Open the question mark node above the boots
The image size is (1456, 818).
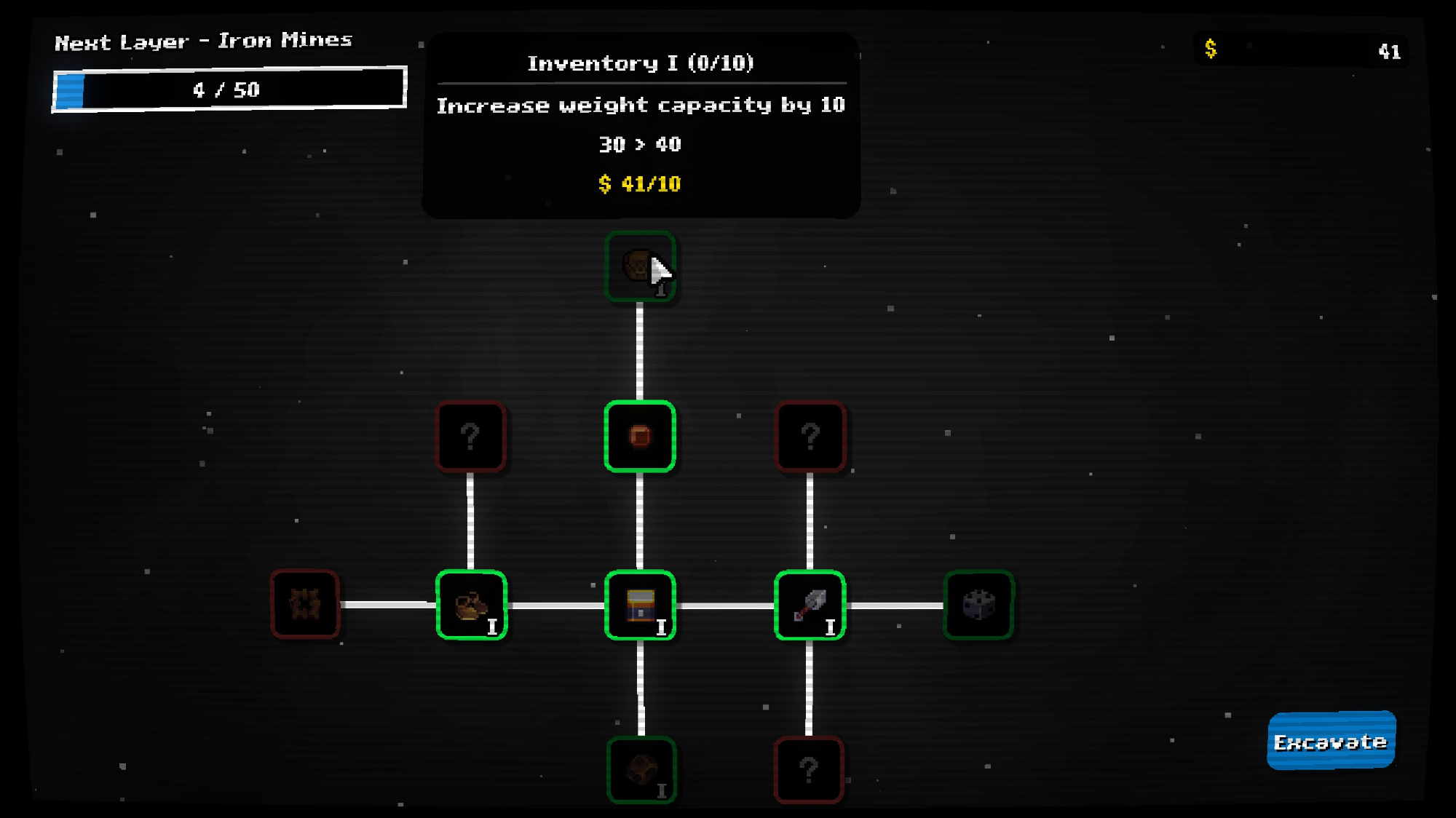(470, 436)
